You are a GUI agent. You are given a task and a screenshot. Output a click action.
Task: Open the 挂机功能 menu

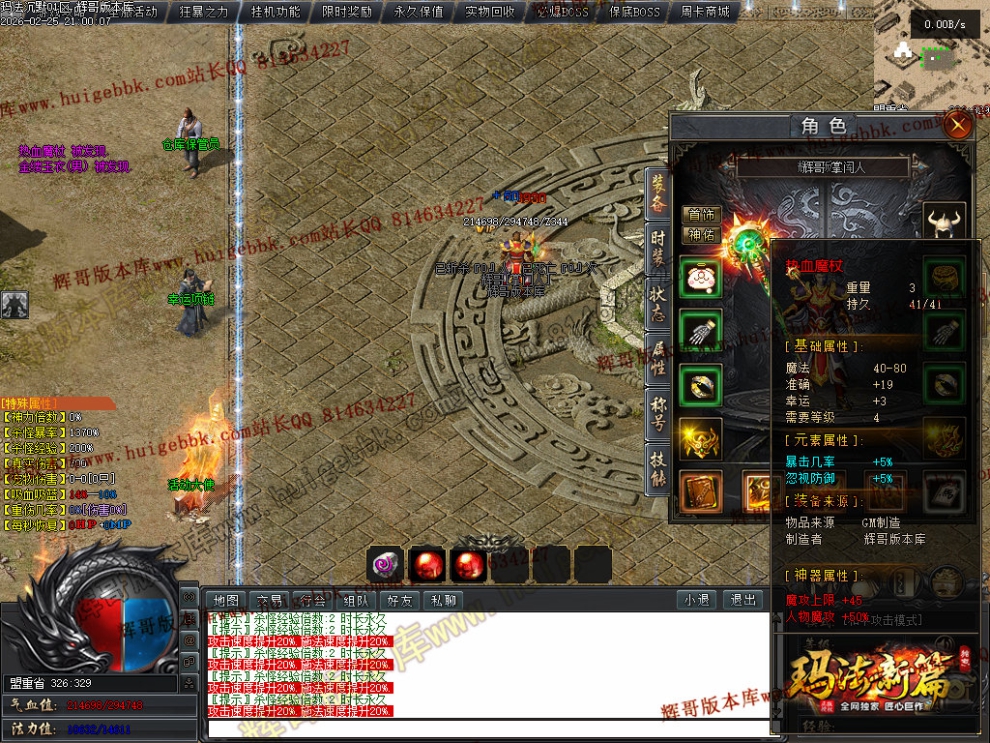point(275,12)
